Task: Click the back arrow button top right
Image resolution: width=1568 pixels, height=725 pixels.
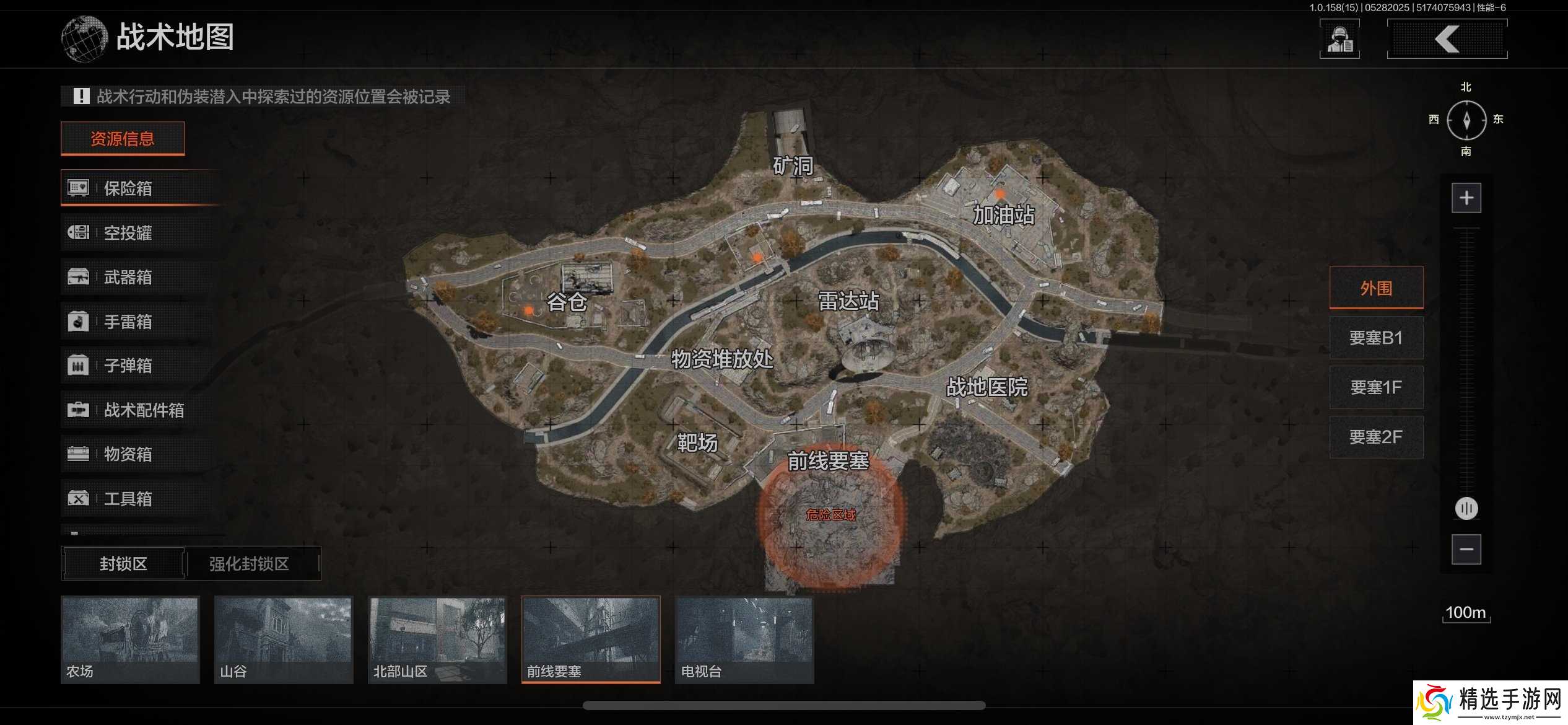Action: (1447, 38)
